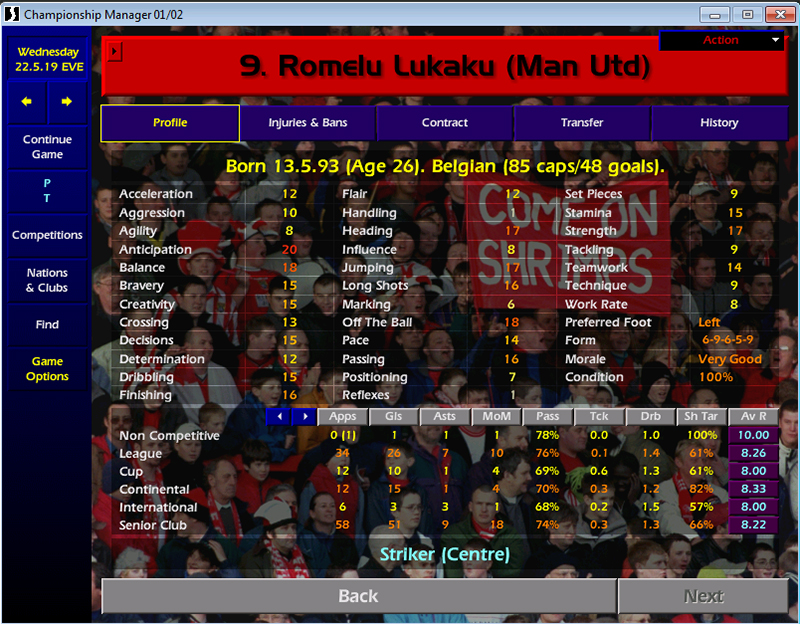Click the Profile tab
800x624 pixels.
coord(170,123)
